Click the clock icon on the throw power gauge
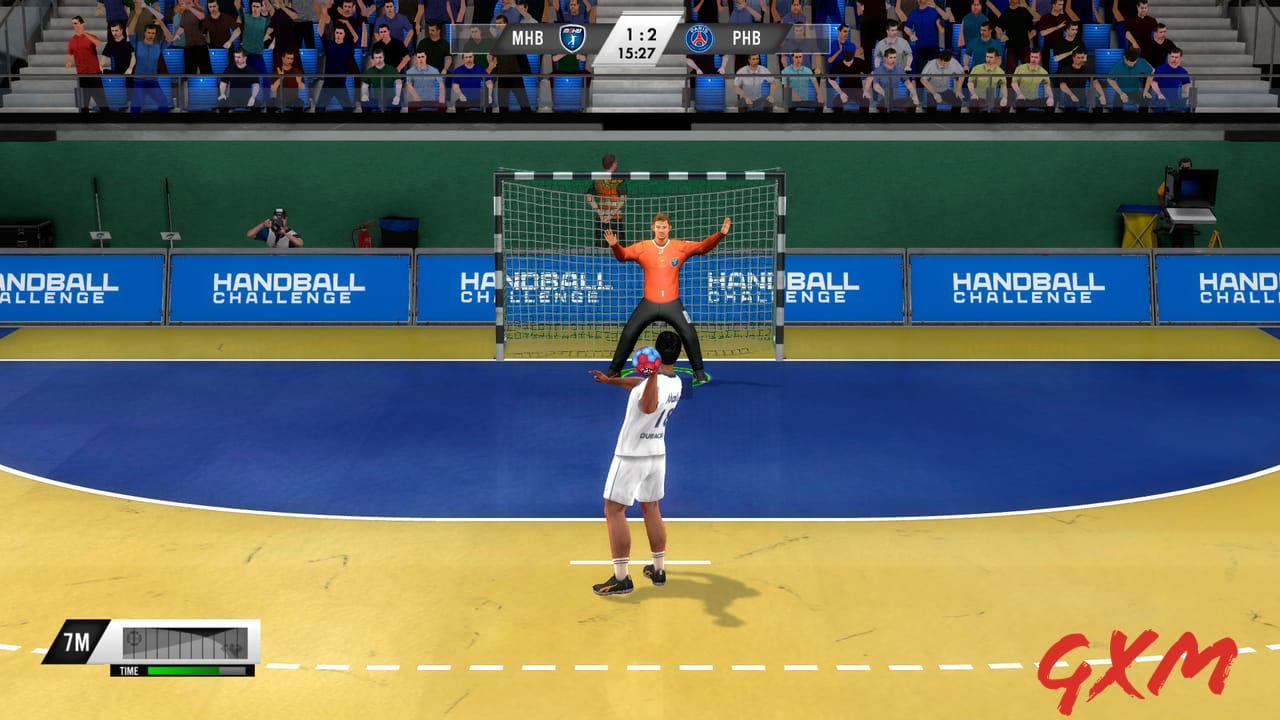 point(134,640)
